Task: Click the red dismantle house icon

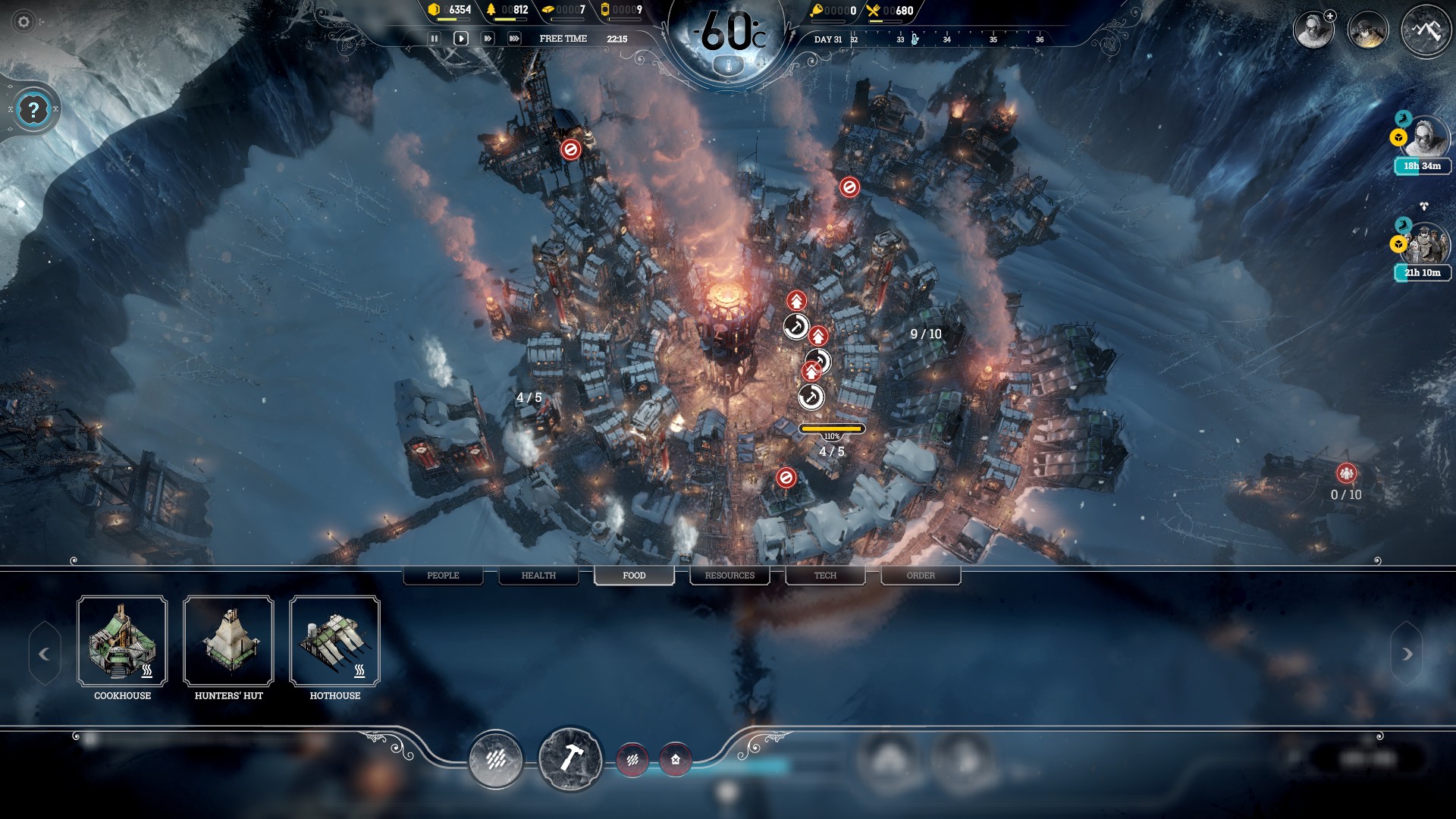Action: [676, 761]
